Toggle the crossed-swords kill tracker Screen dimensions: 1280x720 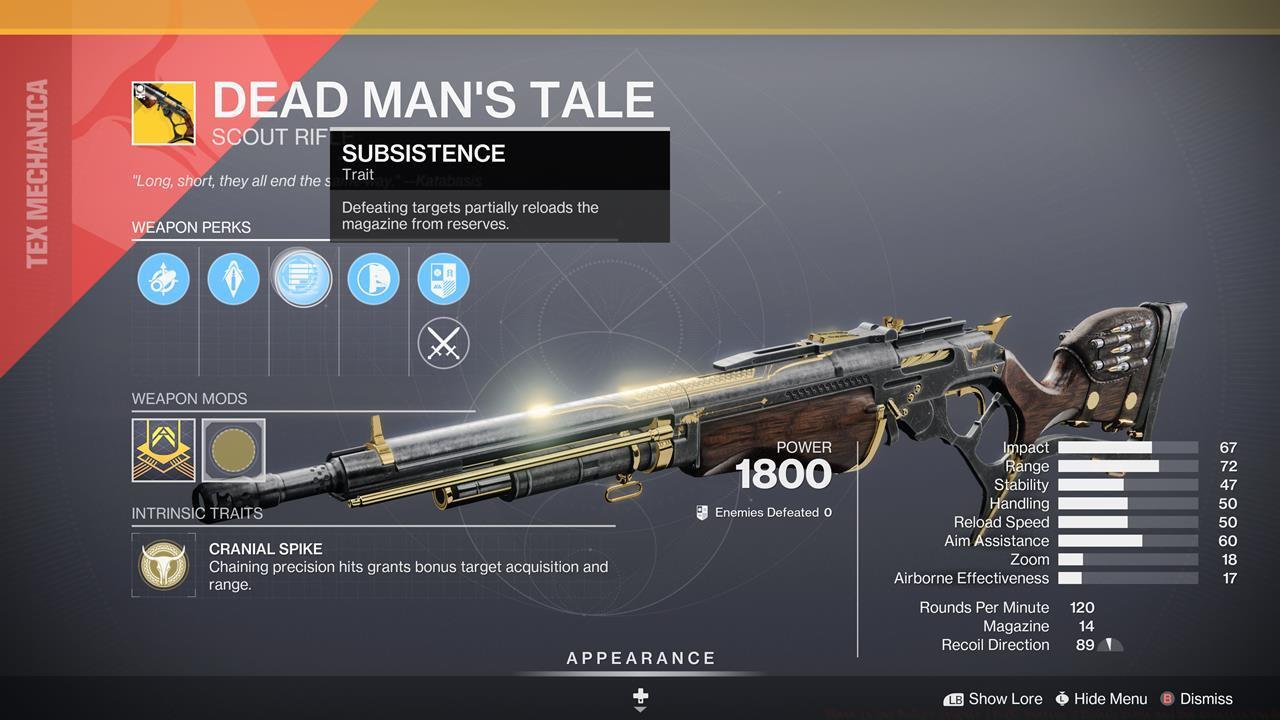443,343
